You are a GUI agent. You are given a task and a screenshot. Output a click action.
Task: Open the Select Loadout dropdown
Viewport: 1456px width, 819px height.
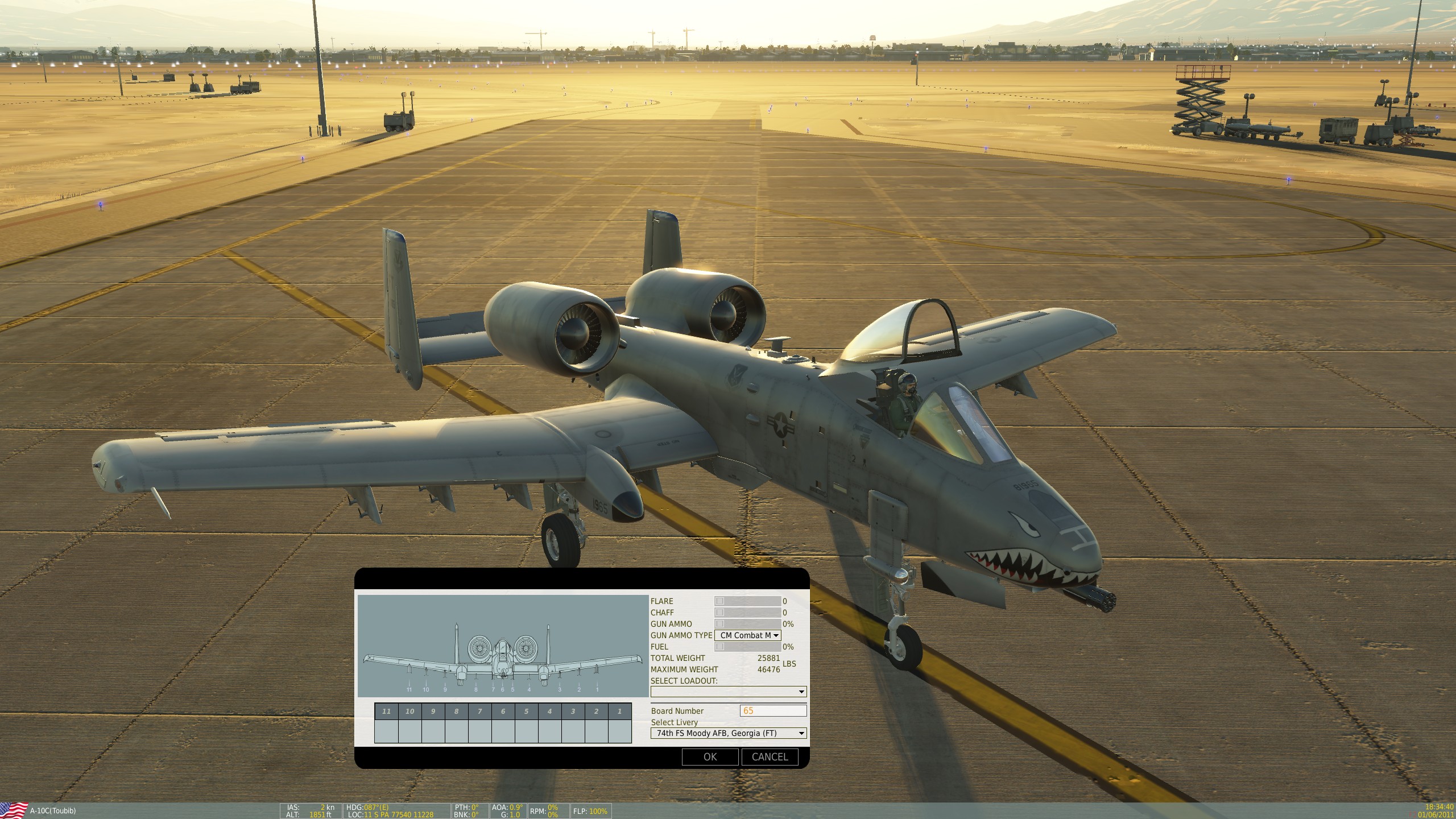[729, 692]
